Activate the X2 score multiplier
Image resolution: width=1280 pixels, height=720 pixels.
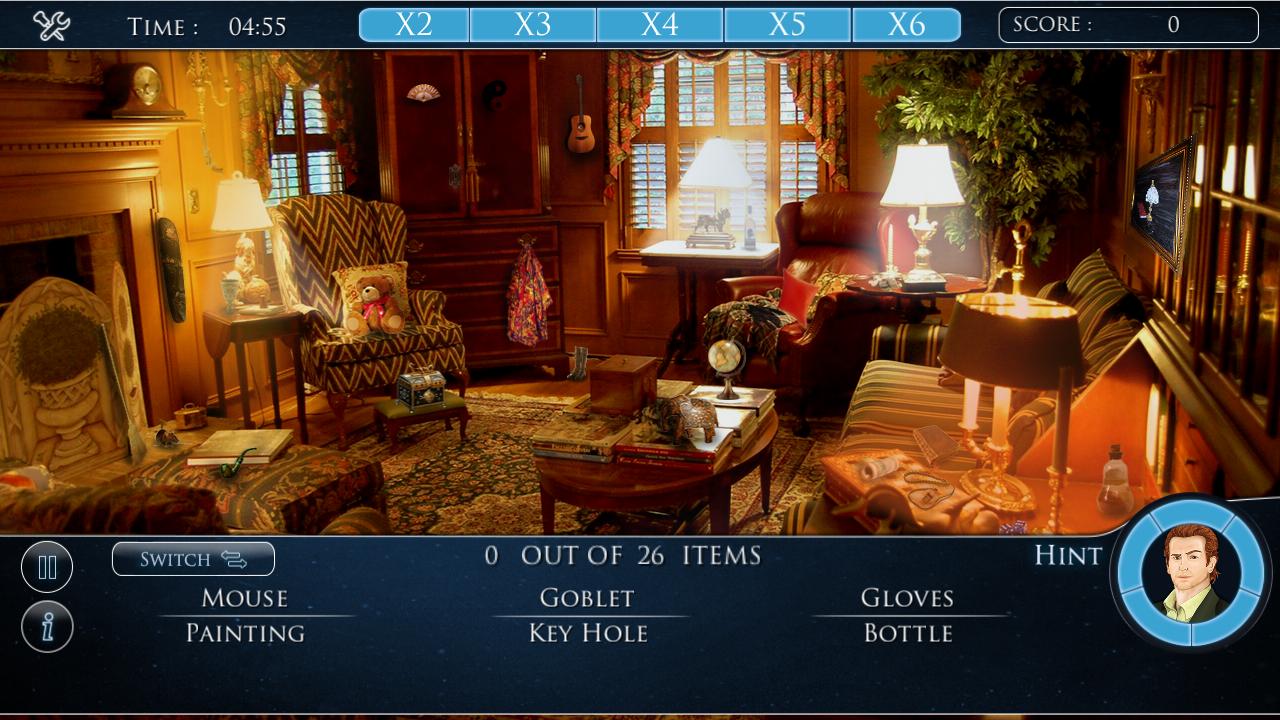(414, 23)
